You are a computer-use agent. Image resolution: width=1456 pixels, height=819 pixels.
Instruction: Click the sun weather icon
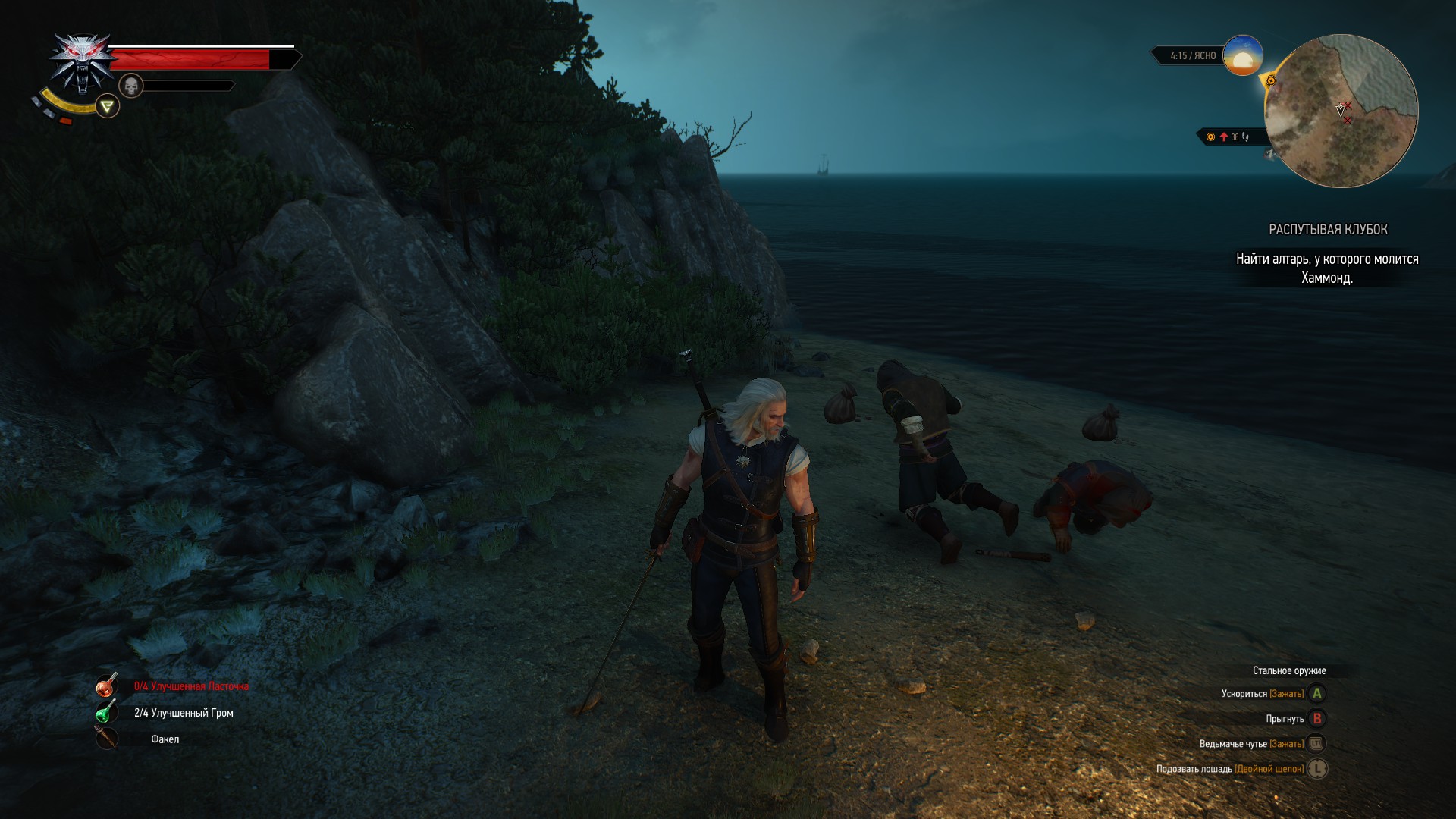[1243, 55]
